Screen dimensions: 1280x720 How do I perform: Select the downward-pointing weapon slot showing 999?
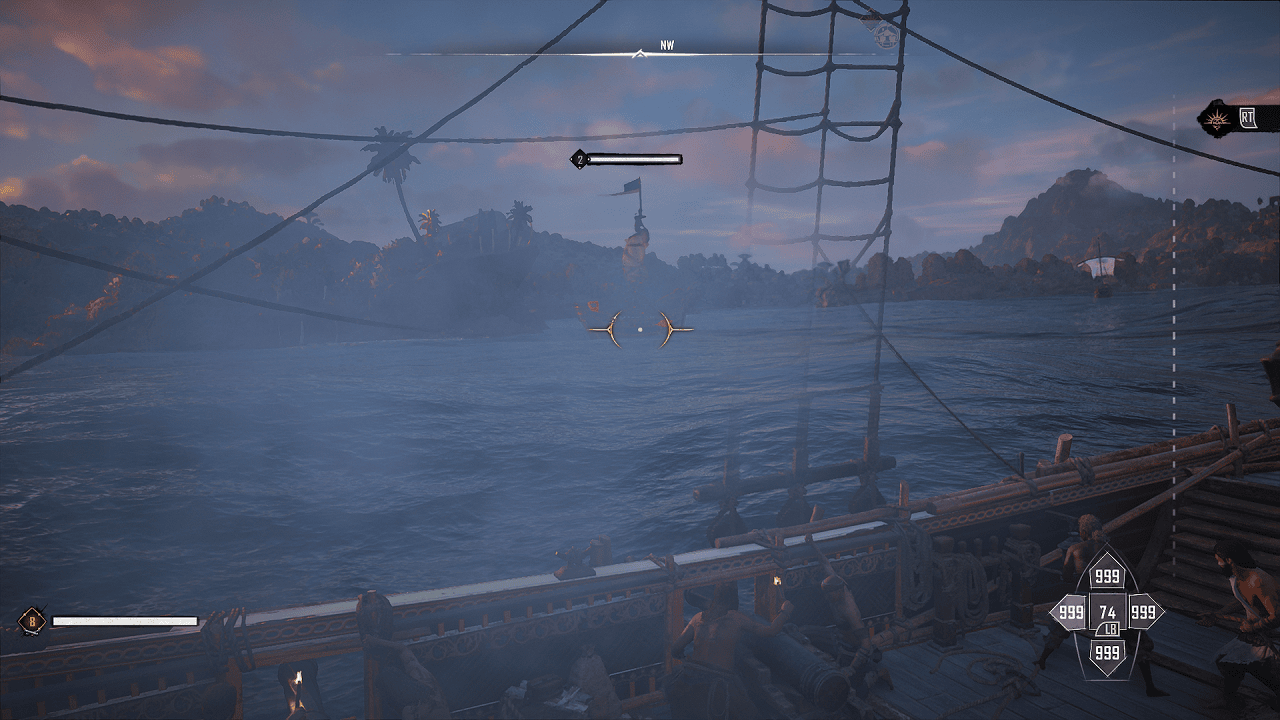click(1107, 651)
